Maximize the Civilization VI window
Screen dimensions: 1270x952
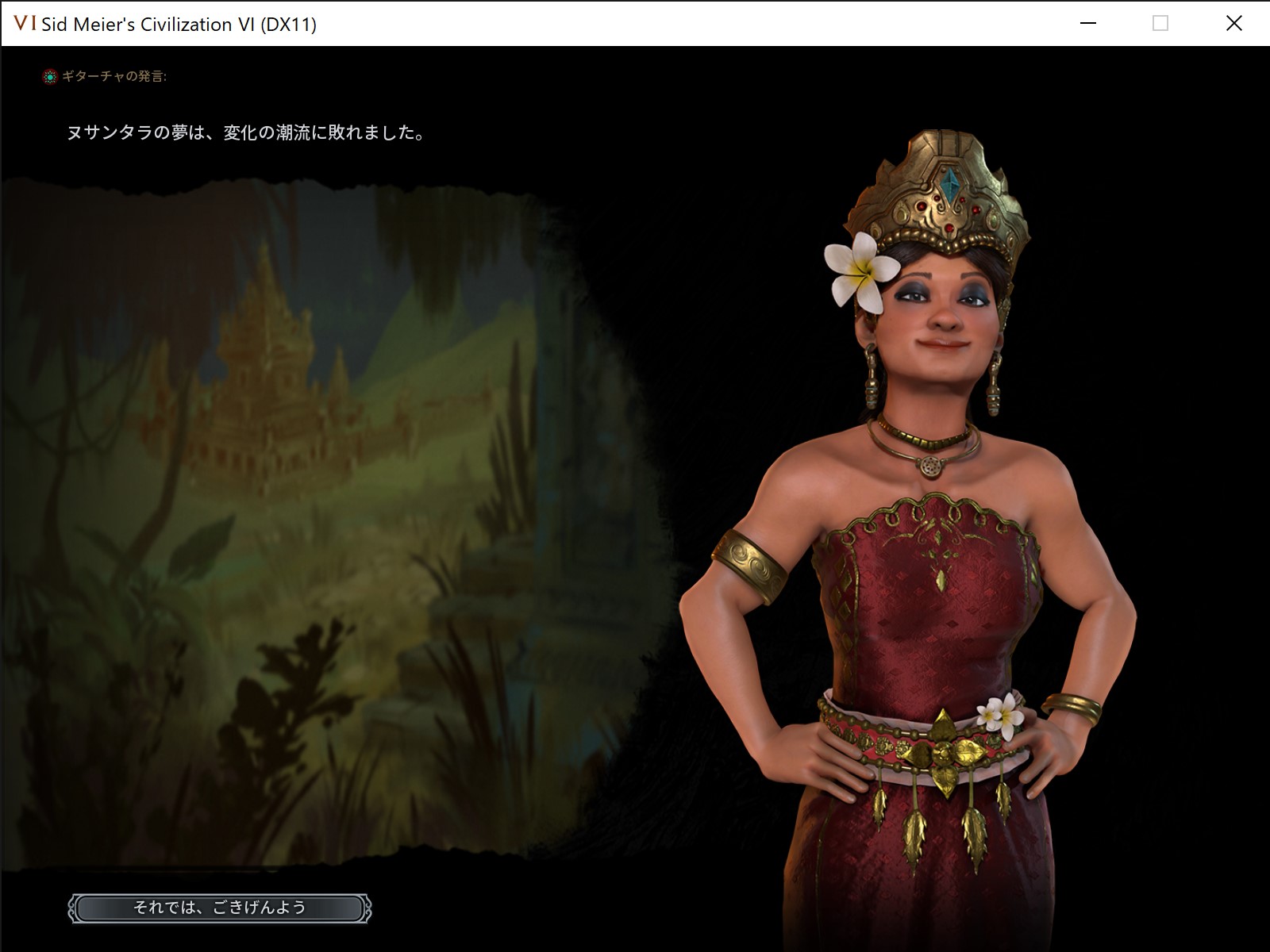pos(1160,24)
